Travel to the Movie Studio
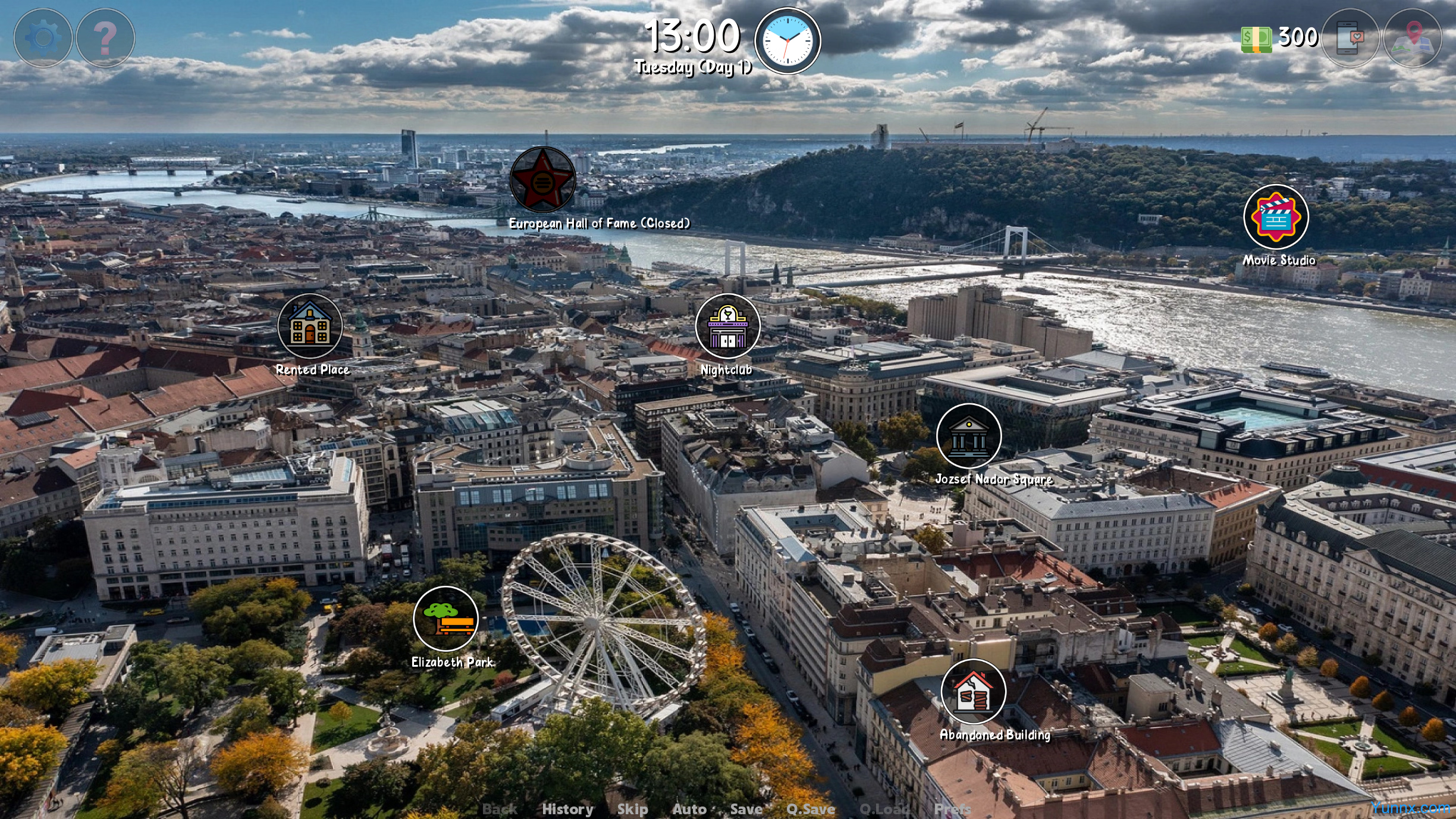Viewport: 1456px width, 819px height. click(x=1276, y=217)
